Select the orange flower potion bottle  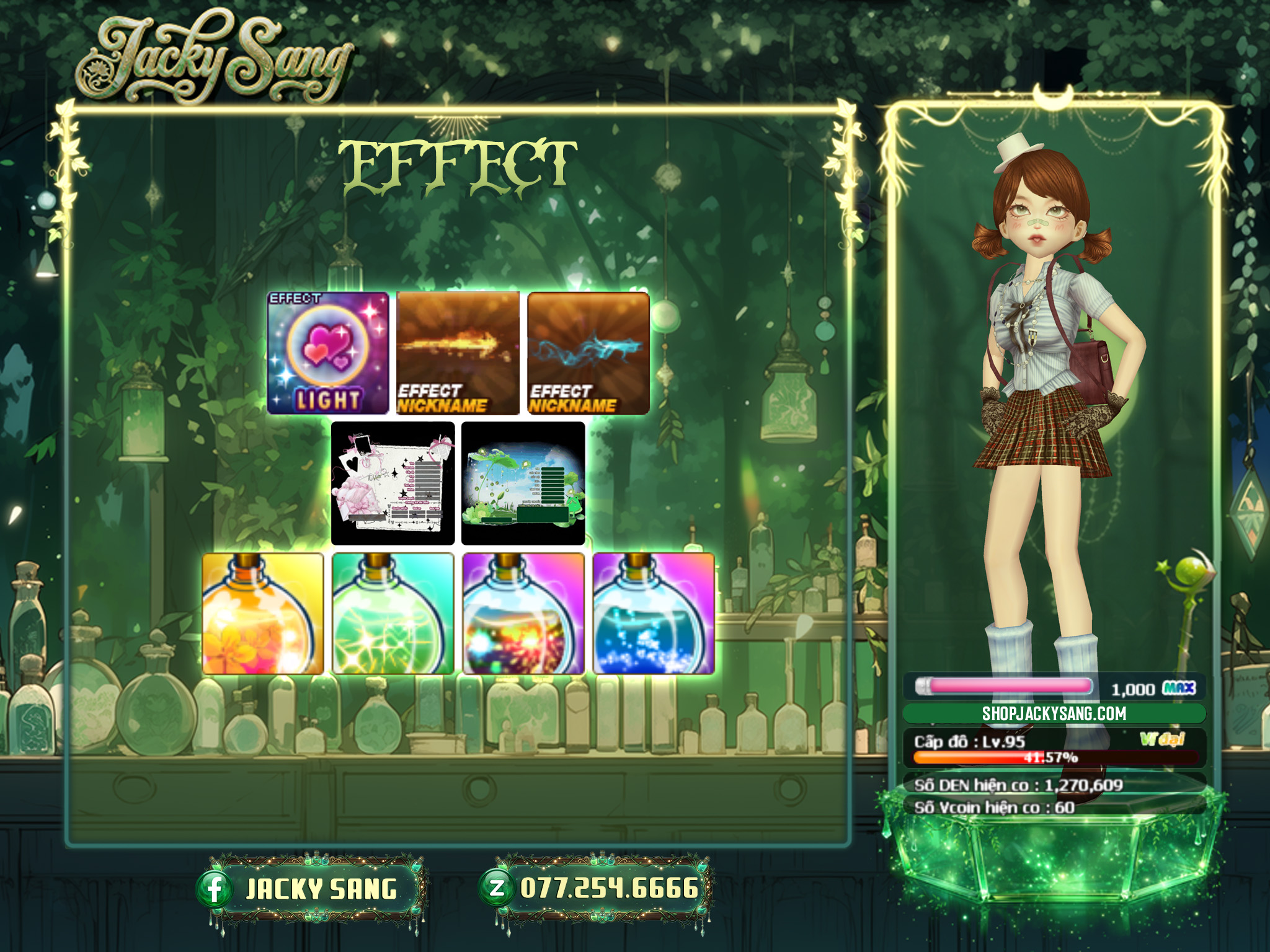(x=263, y=614)
